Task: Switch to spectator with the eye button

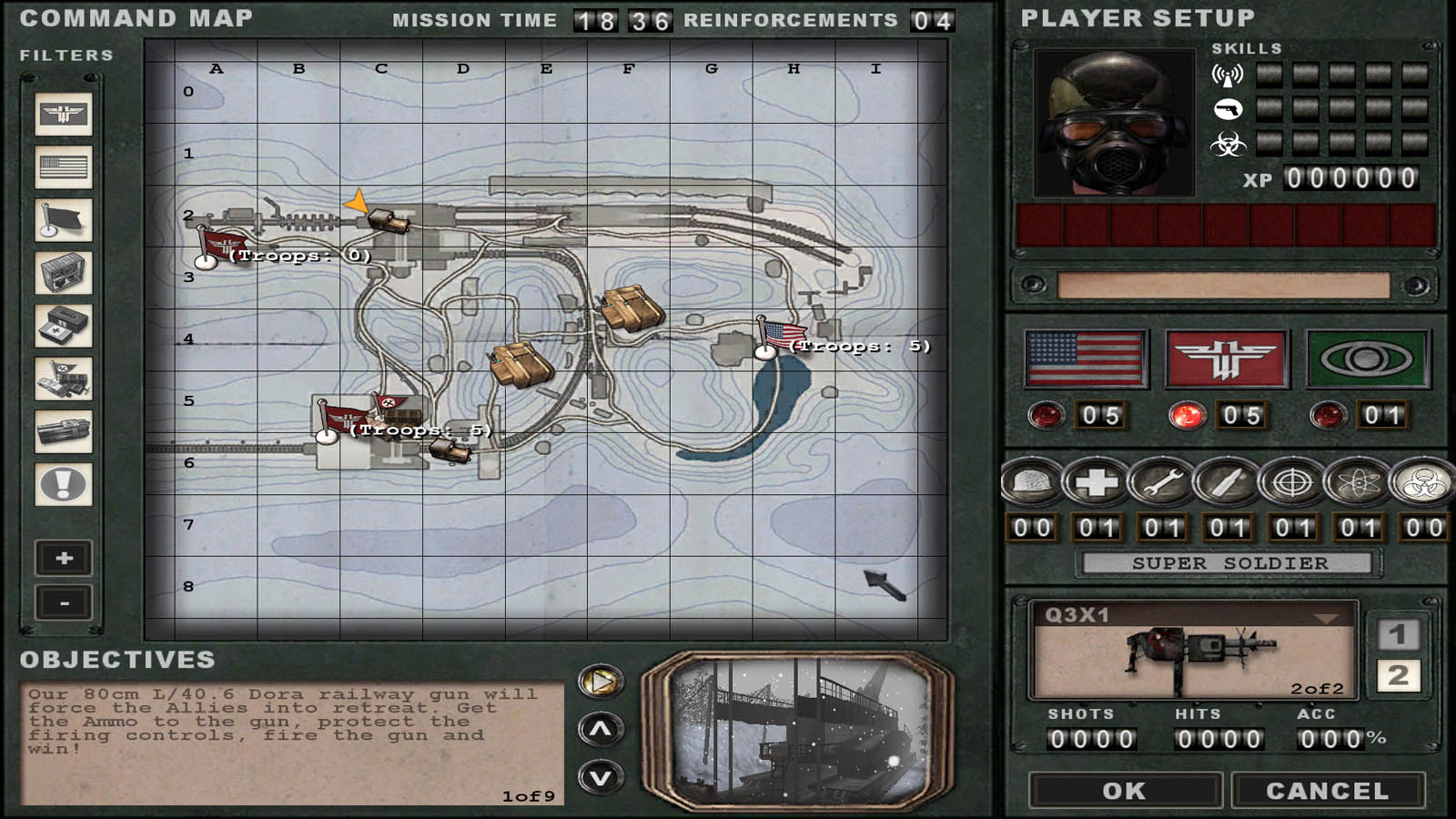Action: point(1367,359)
